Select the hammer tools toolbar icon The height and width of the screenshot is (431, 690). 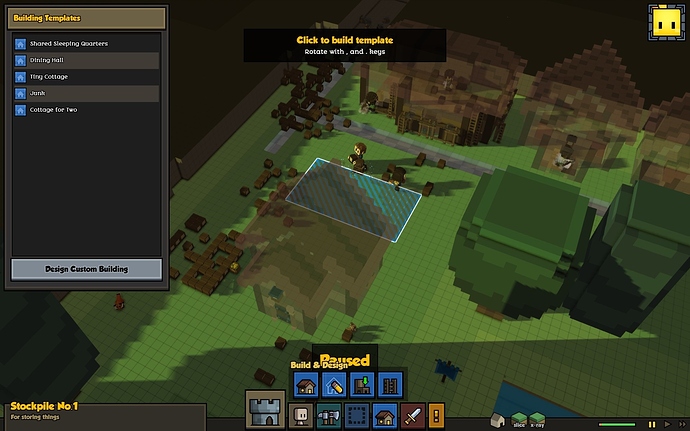coord(327,416)
